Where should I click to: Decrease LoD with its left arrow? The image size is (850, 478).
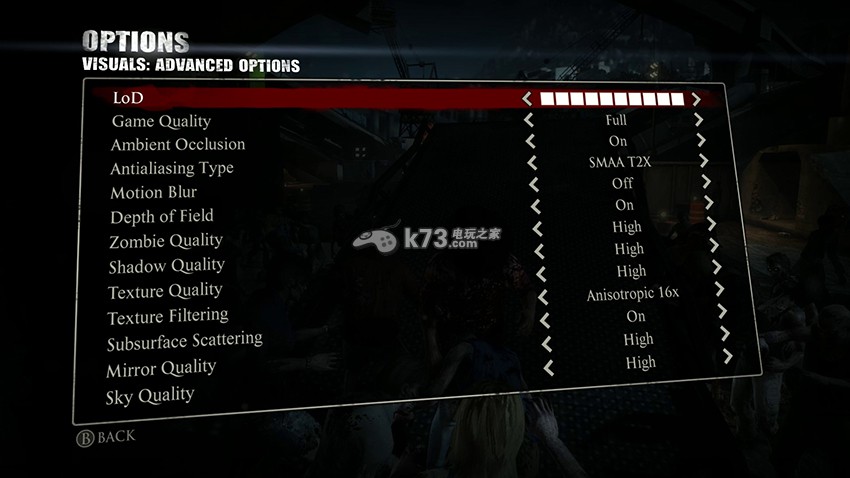[x=527, y=99]
